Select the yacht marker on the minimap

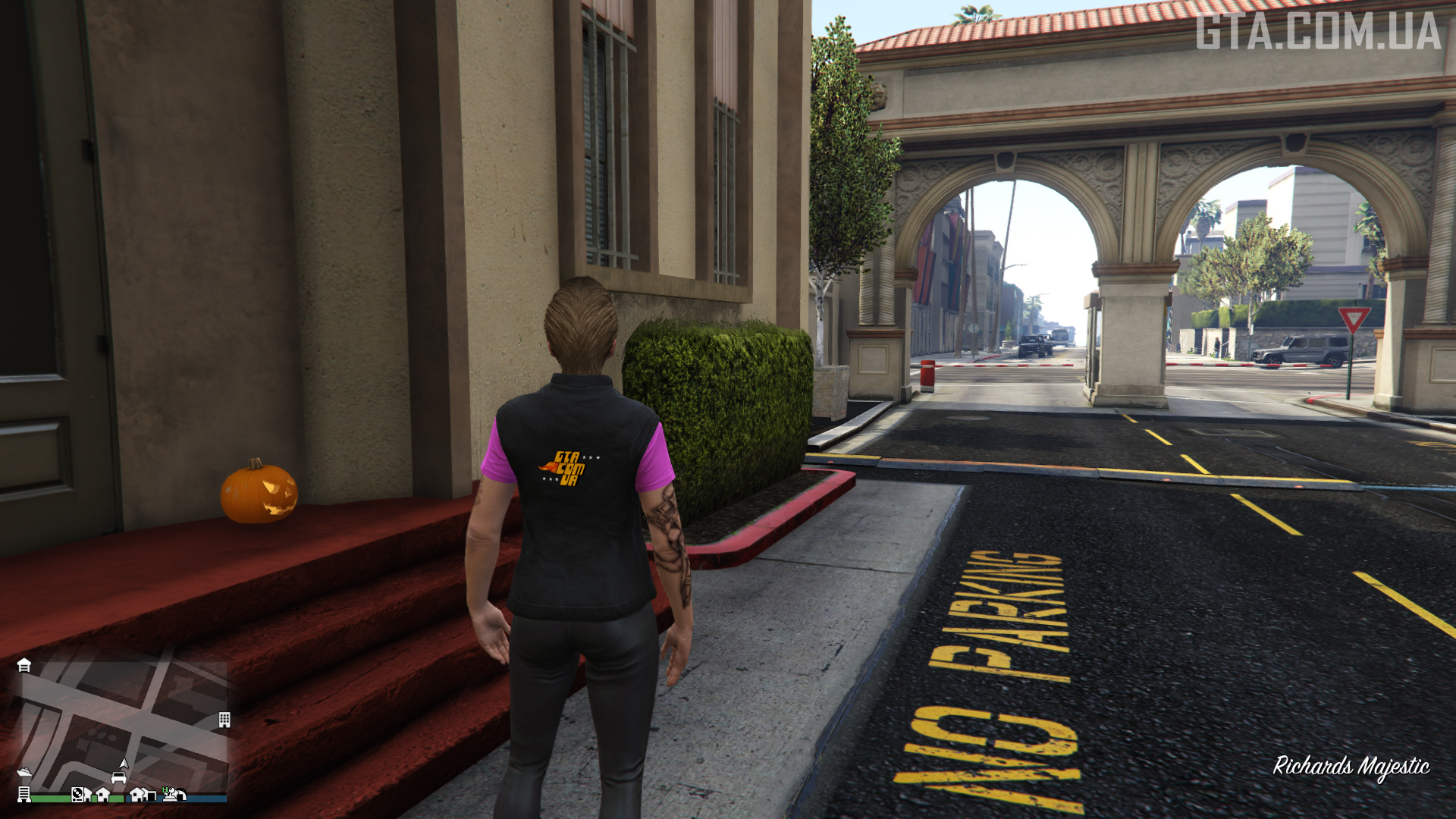pyautogui.click(x=24, y=772)
